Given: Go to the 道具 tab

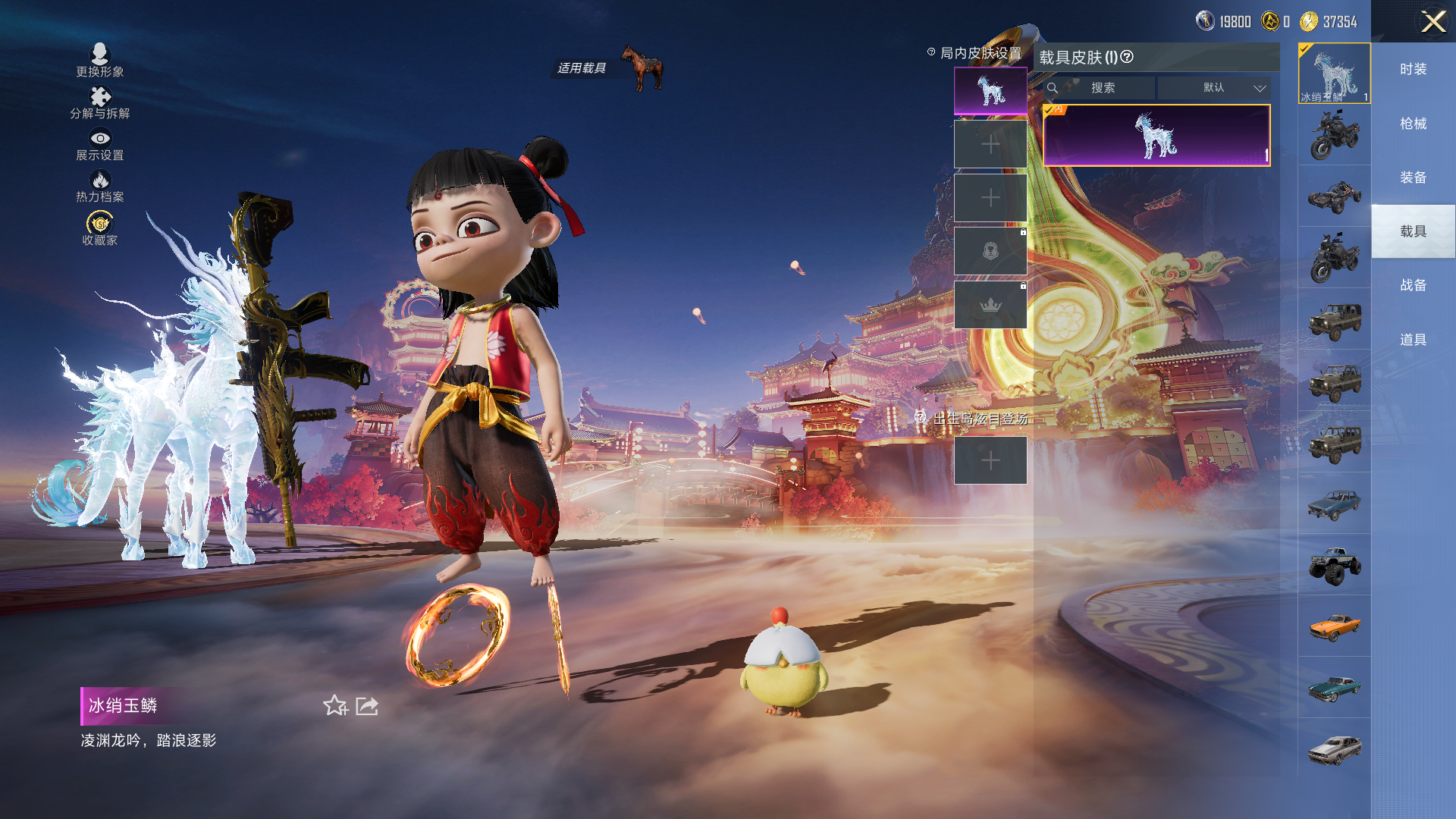Looking at the screenshot, I should (1413, 339).
